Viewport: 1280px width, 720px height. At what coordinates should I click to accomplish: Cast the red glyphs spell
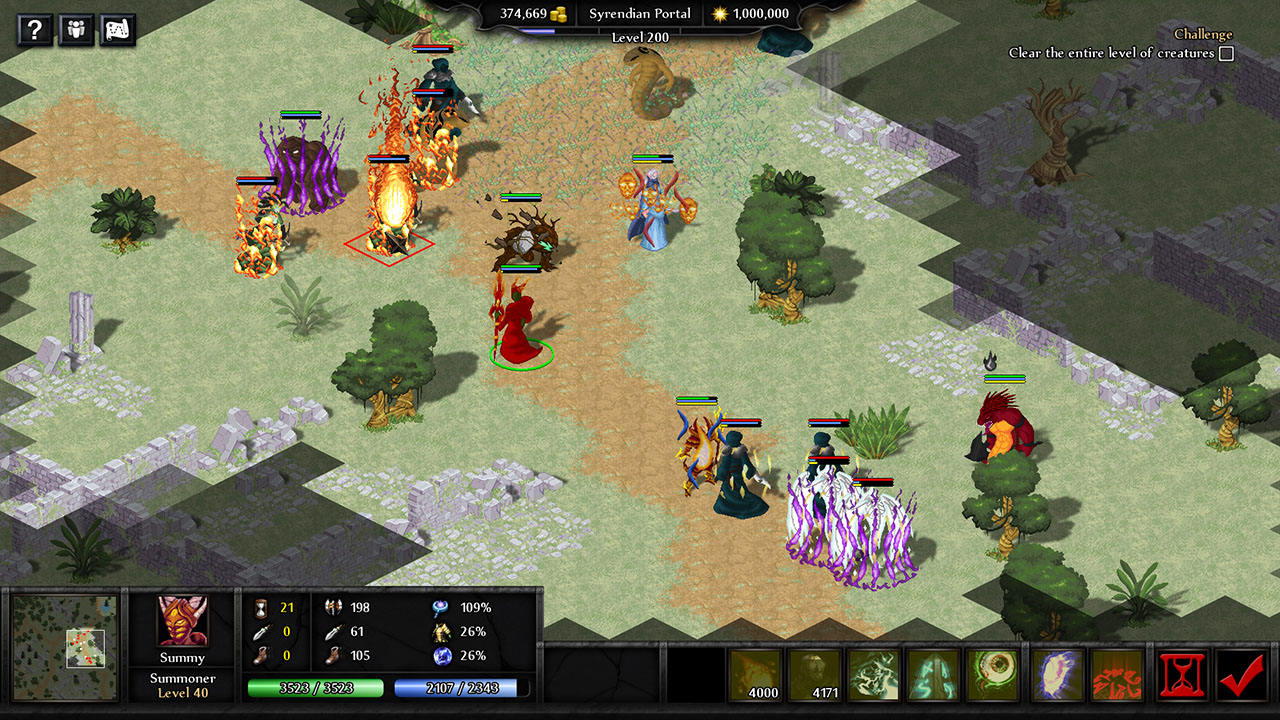tap(1117, 675)
